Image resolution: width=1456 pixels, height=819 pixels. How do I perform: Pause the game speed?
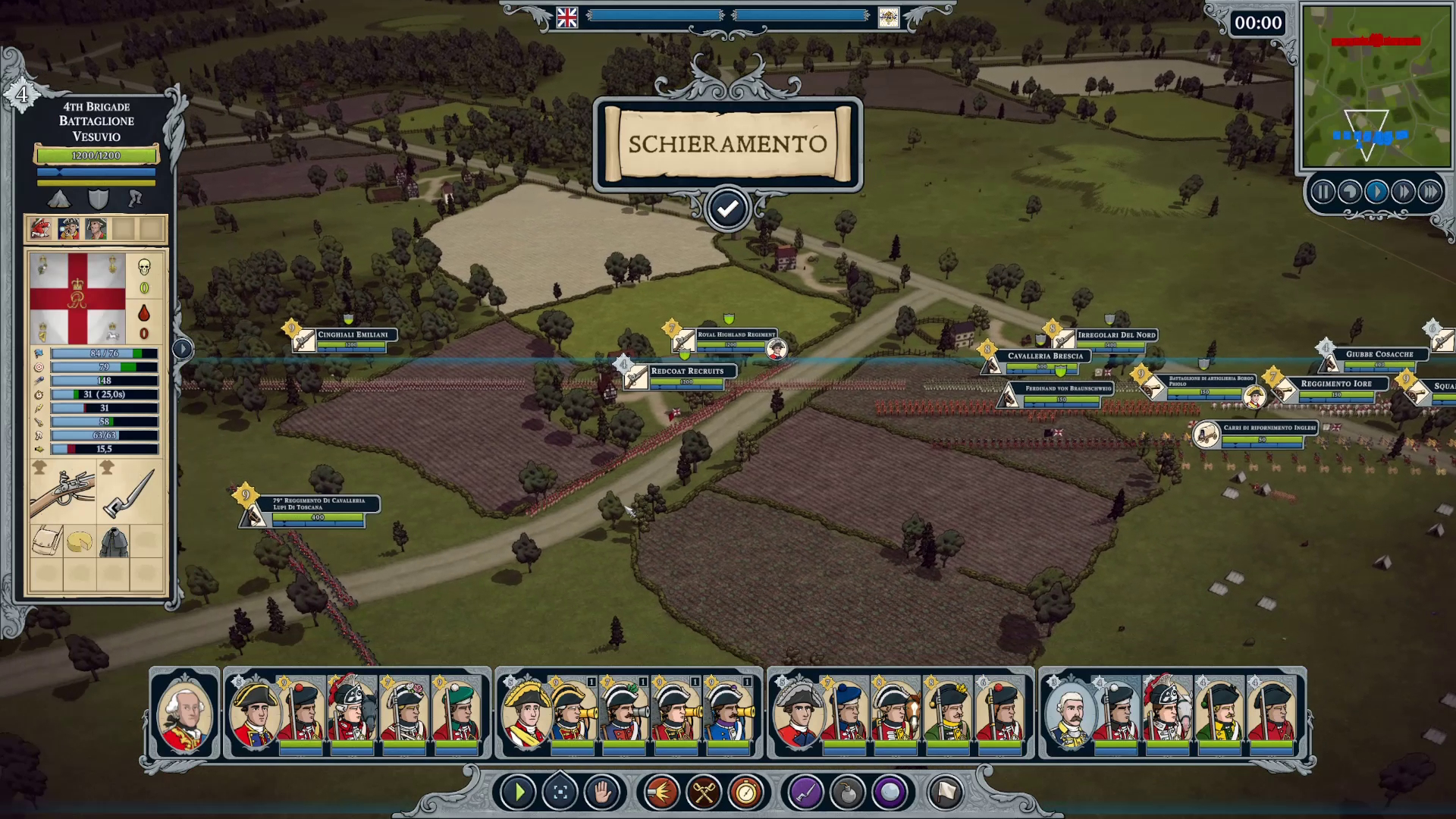pyautogui.click(x=1323, y=192)
